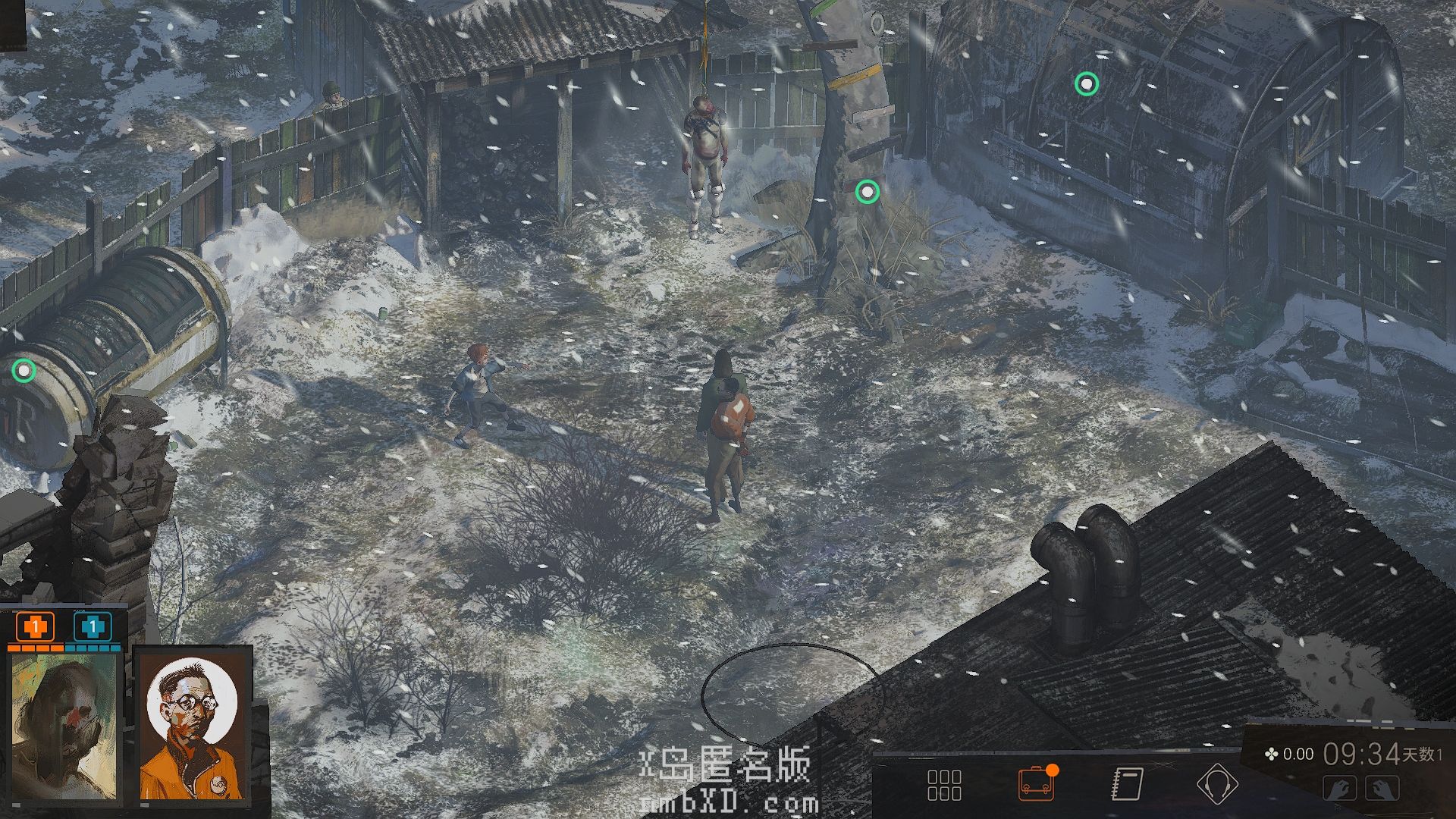
Task: Open the notebook journal
Action: pos(1127,784)
